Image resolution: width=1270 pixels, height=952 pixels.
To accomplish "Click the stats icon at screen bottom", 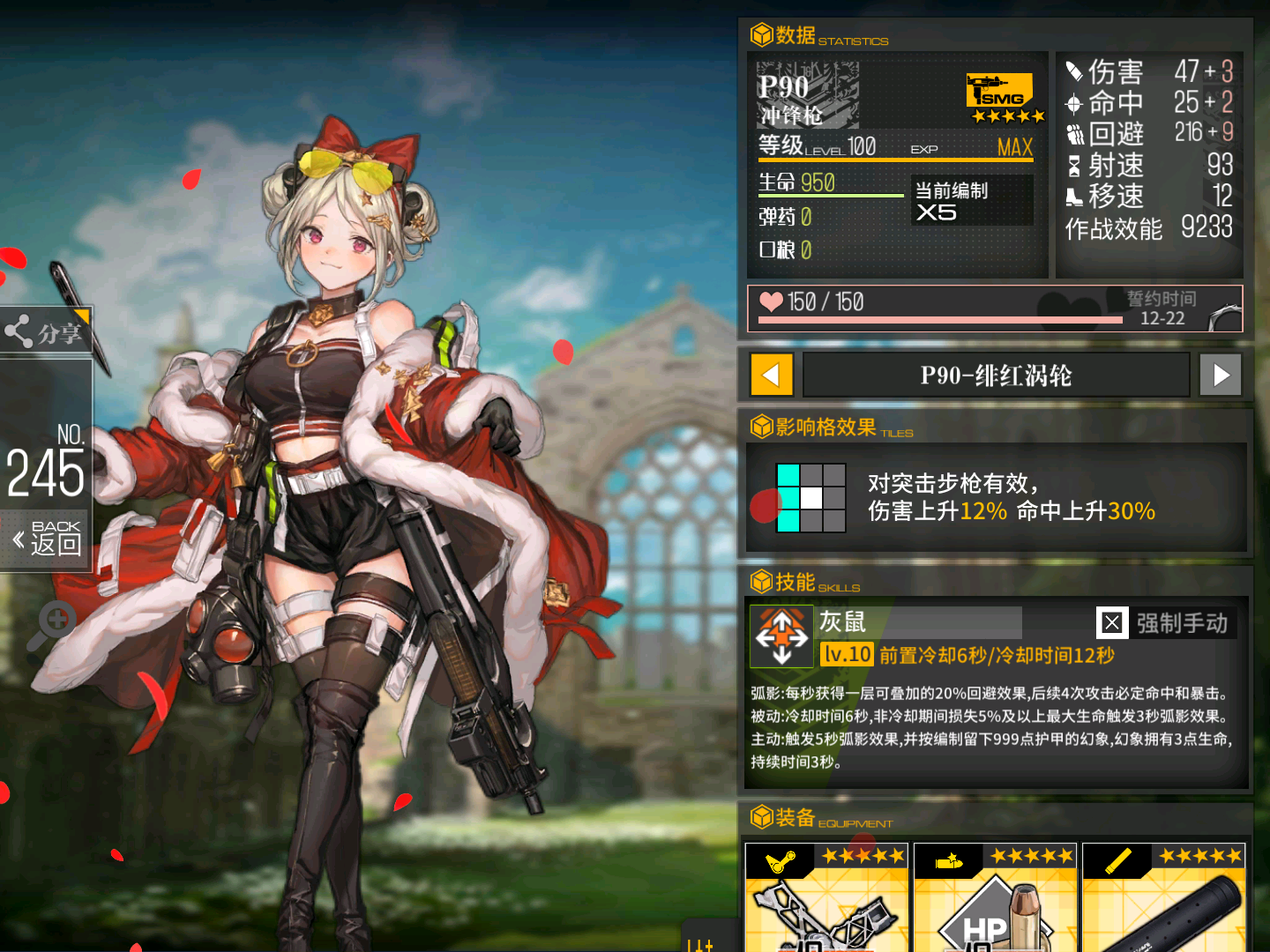I will [699, 943].
